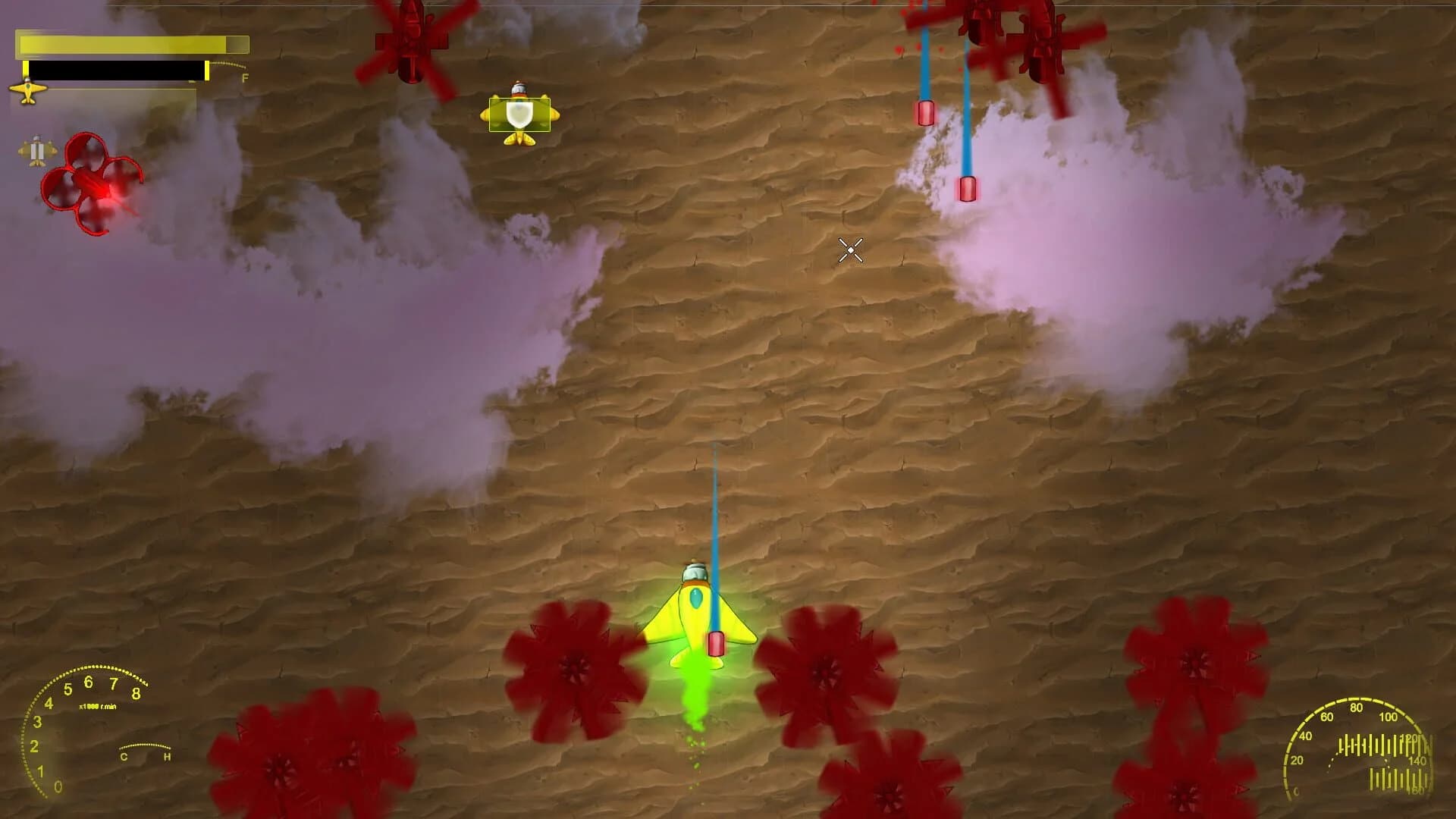Collect the glowing shield power-up

tap(519, 114)
